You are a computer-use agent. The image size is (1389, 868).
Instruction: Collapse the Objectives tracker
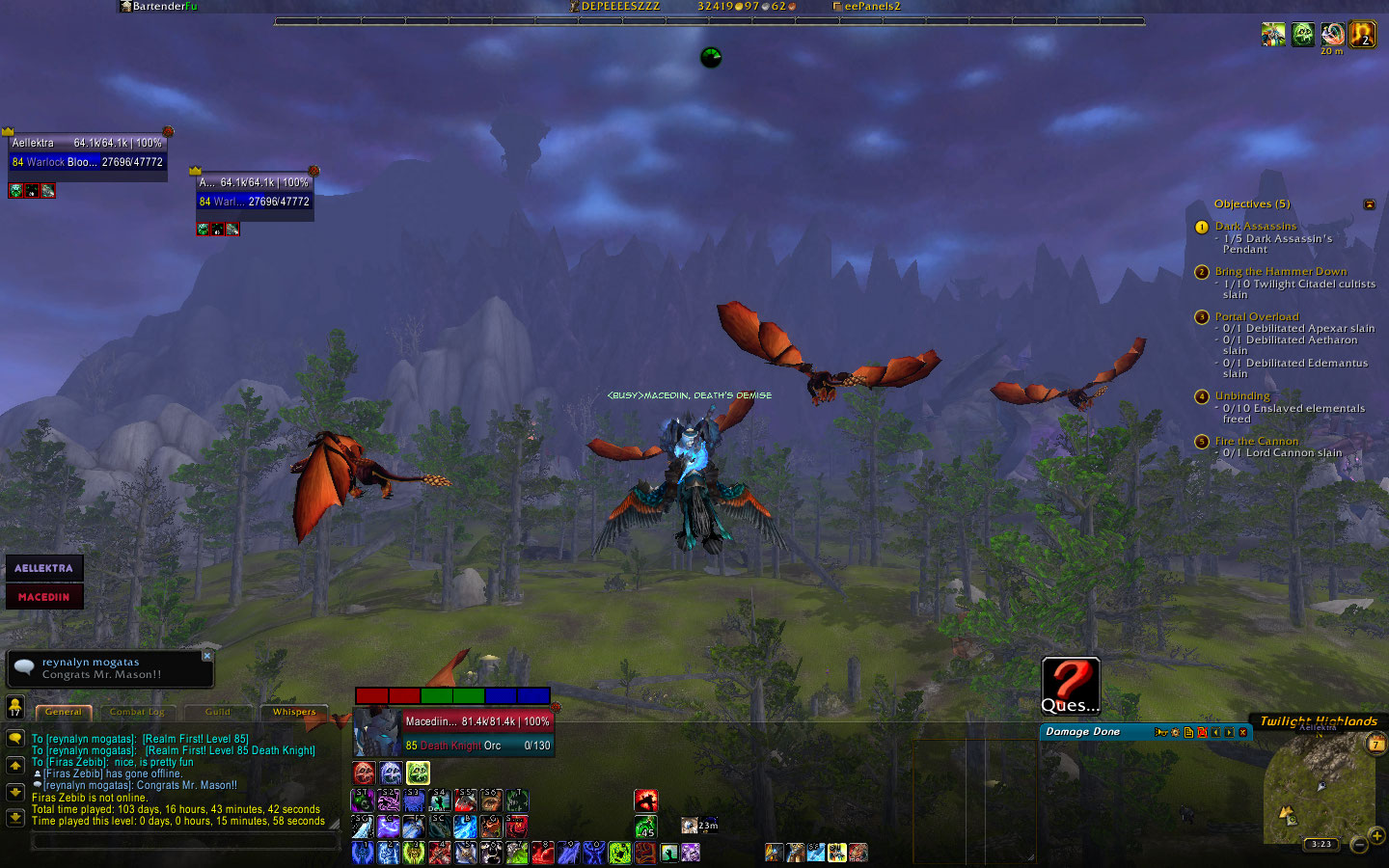coord(1369,204)
